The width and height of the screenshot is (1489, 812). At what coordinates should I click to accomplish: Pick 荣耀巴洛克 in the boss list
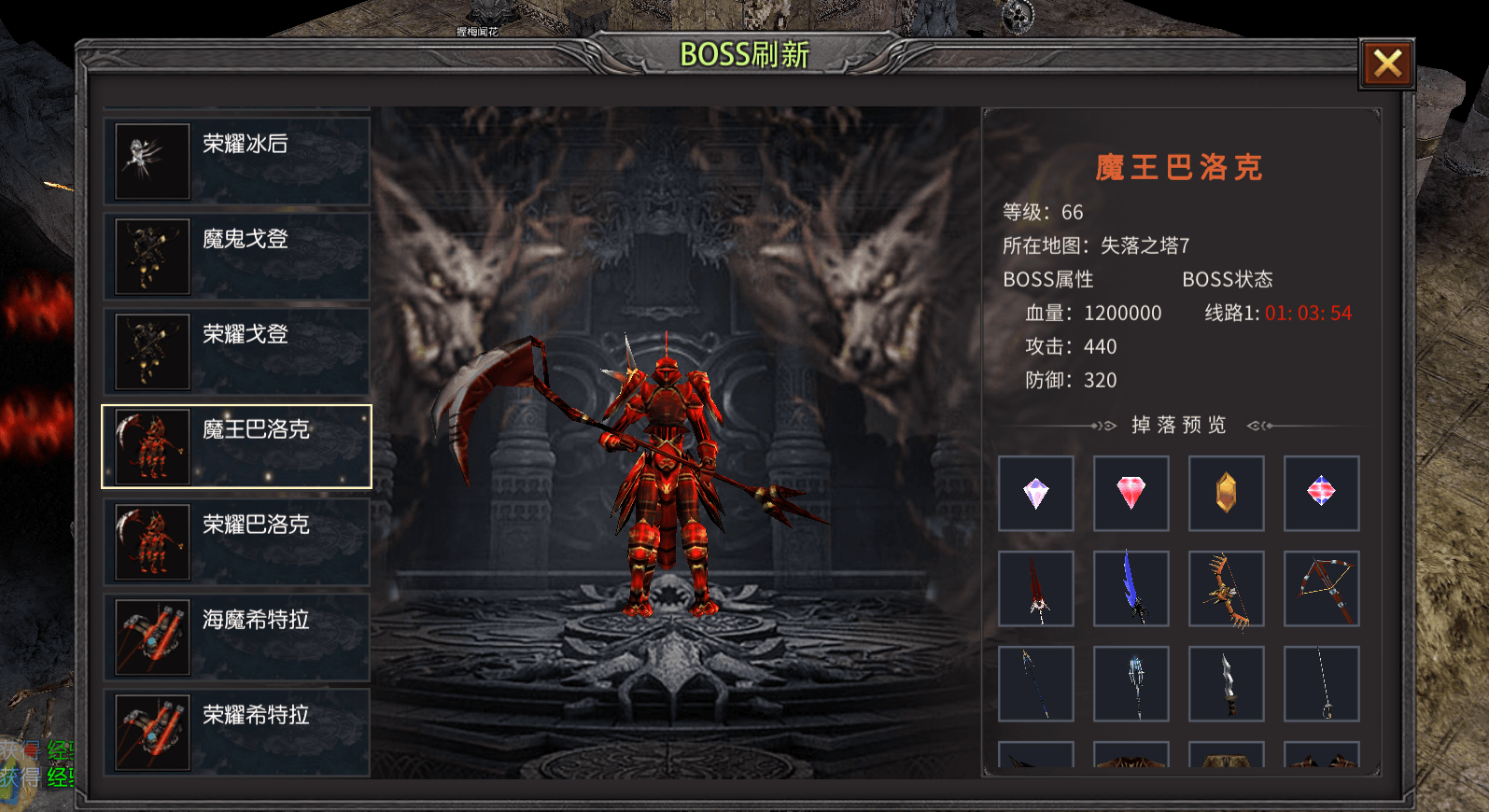coord(237,541)
